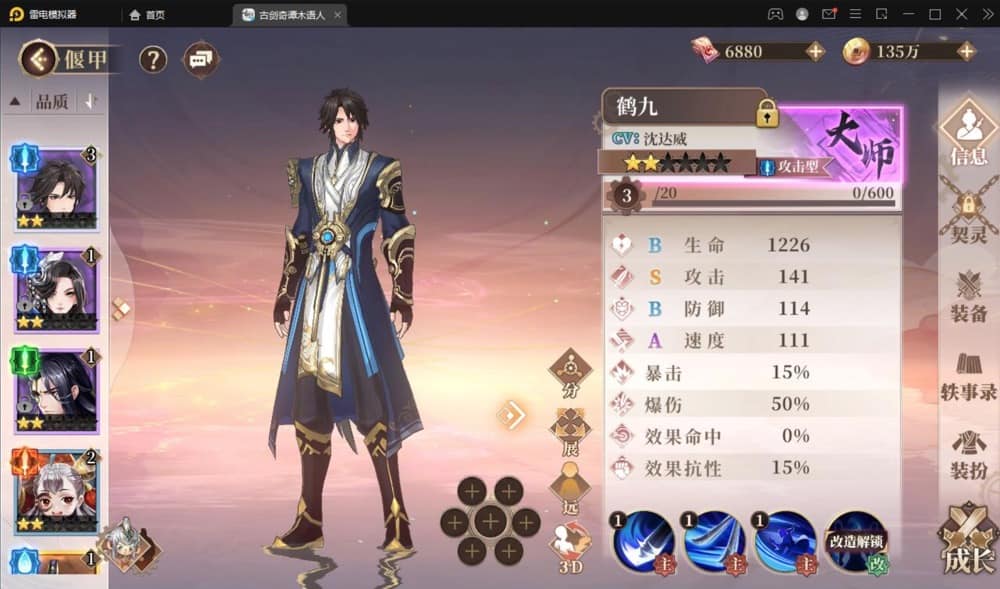The width and height of the screenshot is (1000, 589).
Task: Go back using the 偃甲 back arrow
Action: pos(38,59)
